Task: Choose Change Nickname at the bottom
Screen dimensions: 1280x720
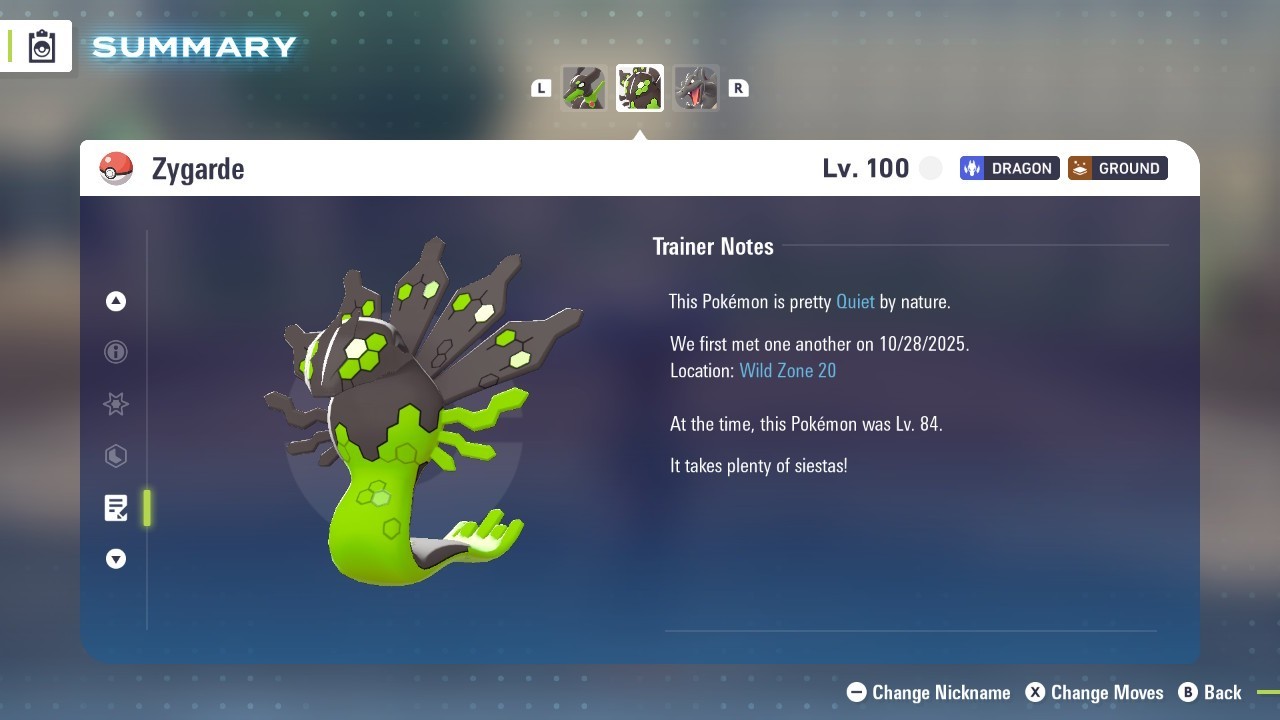Action: (929, 692)
